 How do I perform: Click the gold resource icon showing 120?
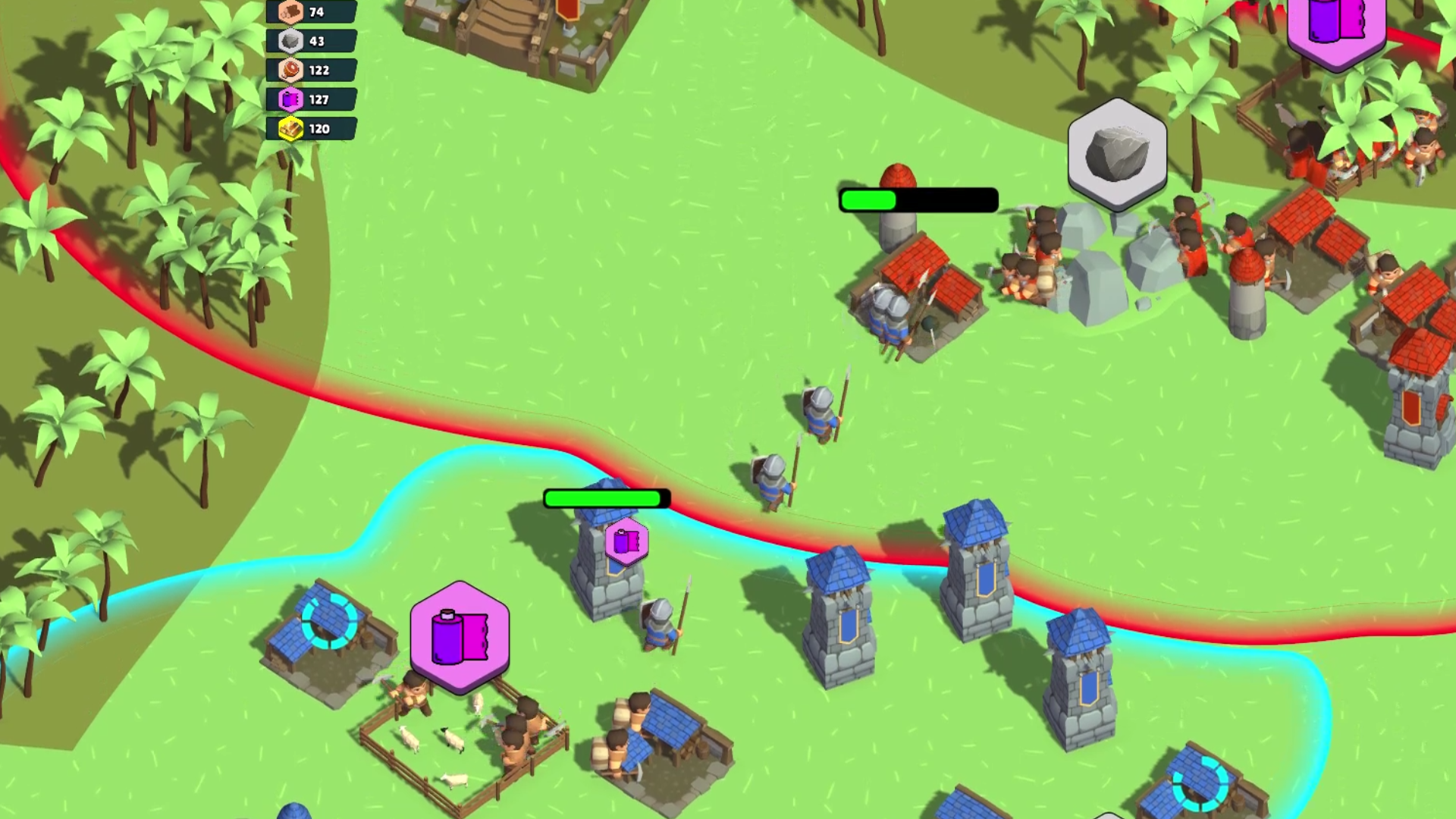click(289, 128)
